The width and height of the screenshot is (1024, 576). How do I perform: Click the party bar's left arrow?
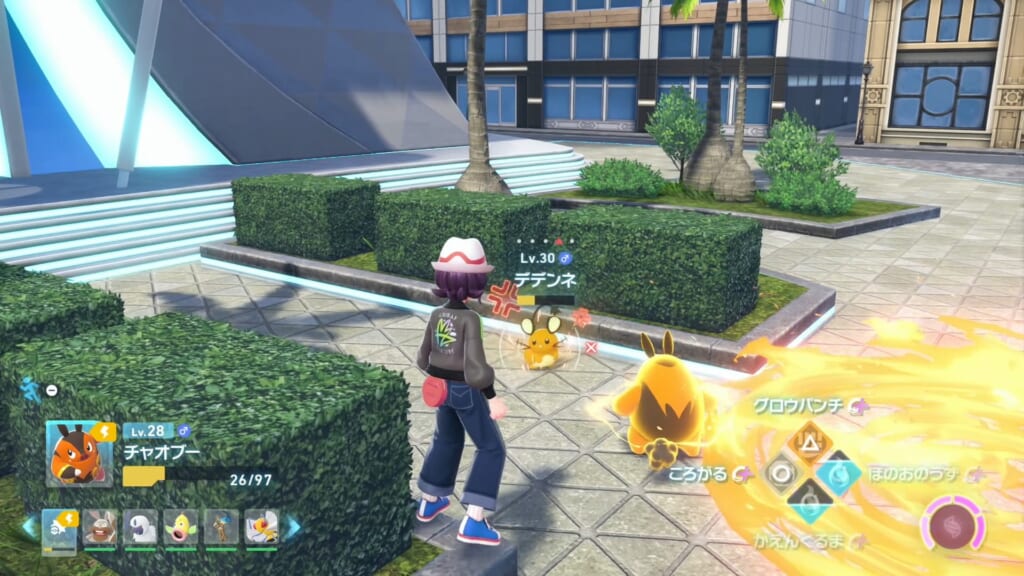pyautogui.click(x=29, y=527)
